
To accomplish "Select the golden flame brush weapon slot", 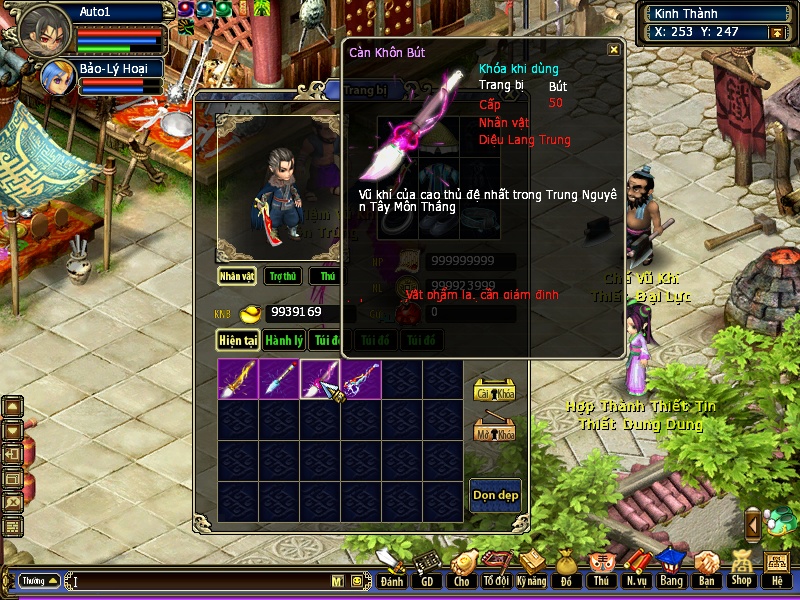I will coord(238,379).
